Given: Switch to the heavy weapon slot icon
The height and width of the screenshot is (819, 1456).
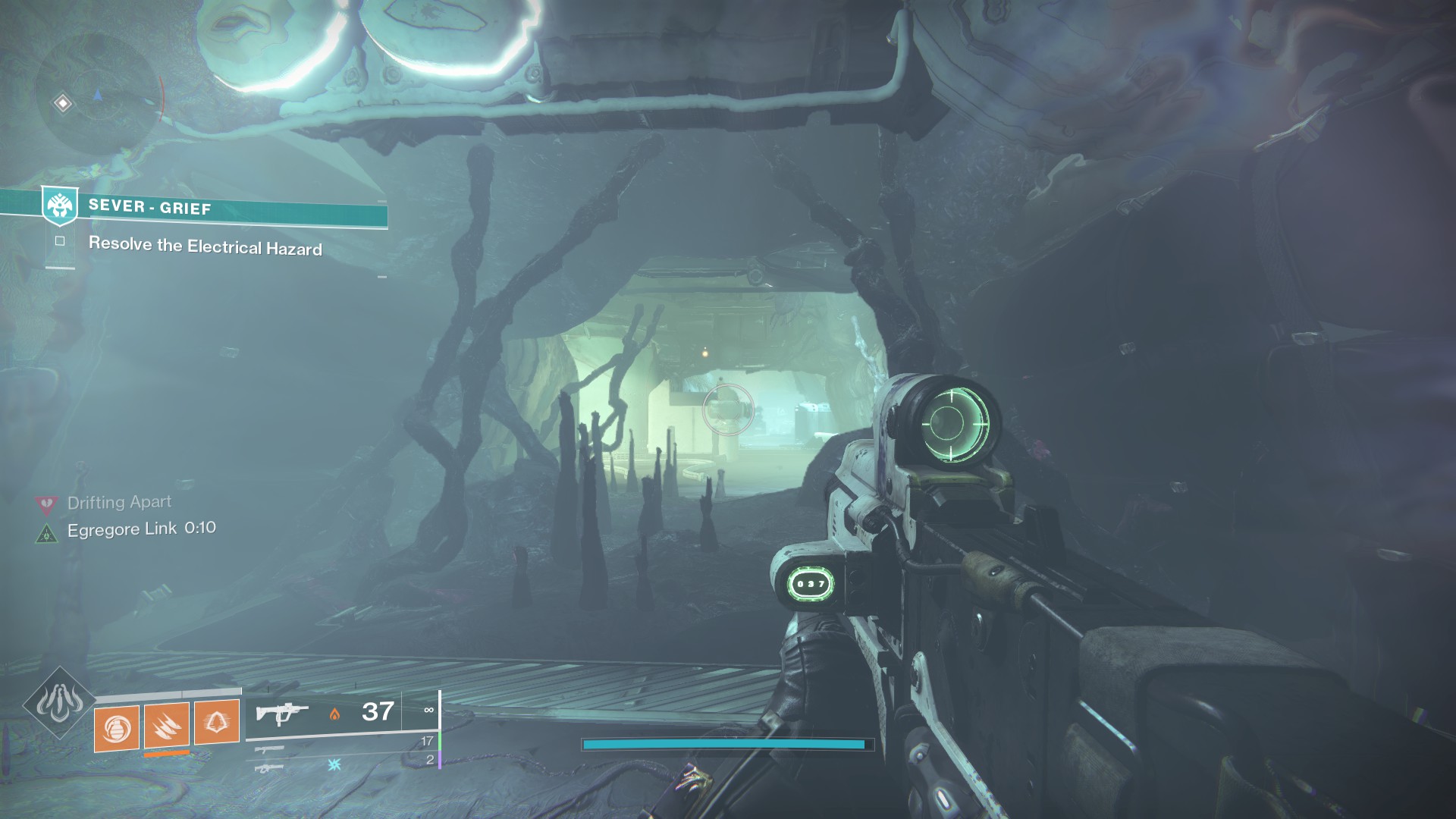Looking at the screenshot, I should point(269,768).
